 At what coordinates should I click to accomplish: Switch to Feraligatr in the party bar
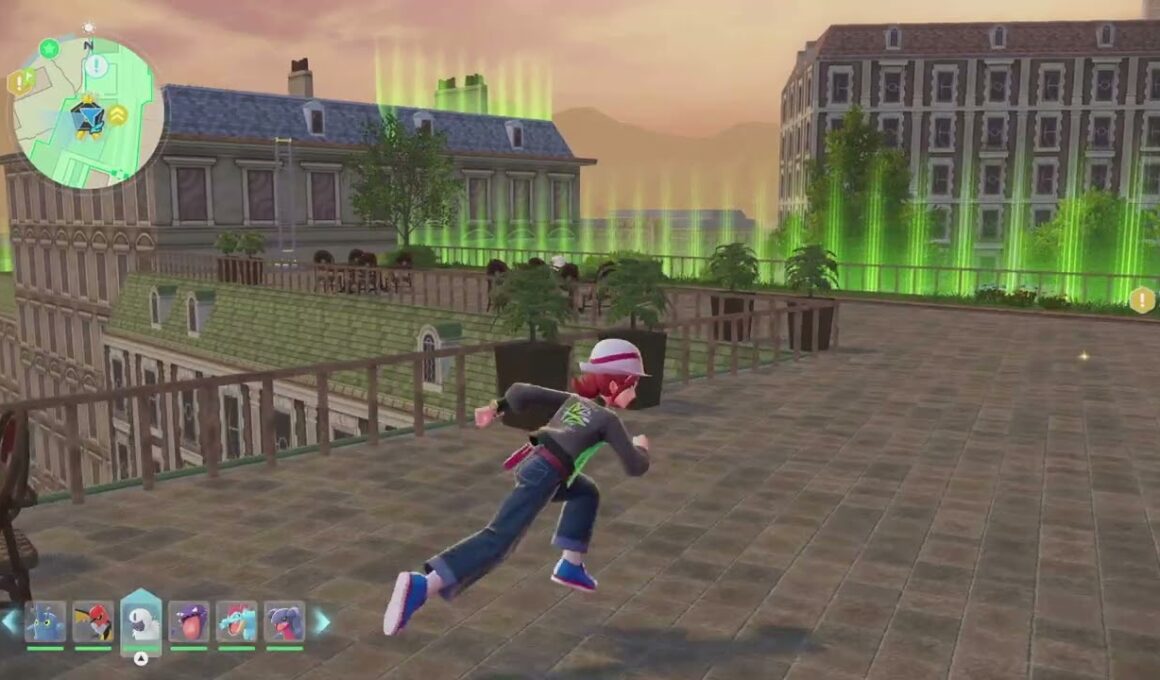(x=236, y=622)
